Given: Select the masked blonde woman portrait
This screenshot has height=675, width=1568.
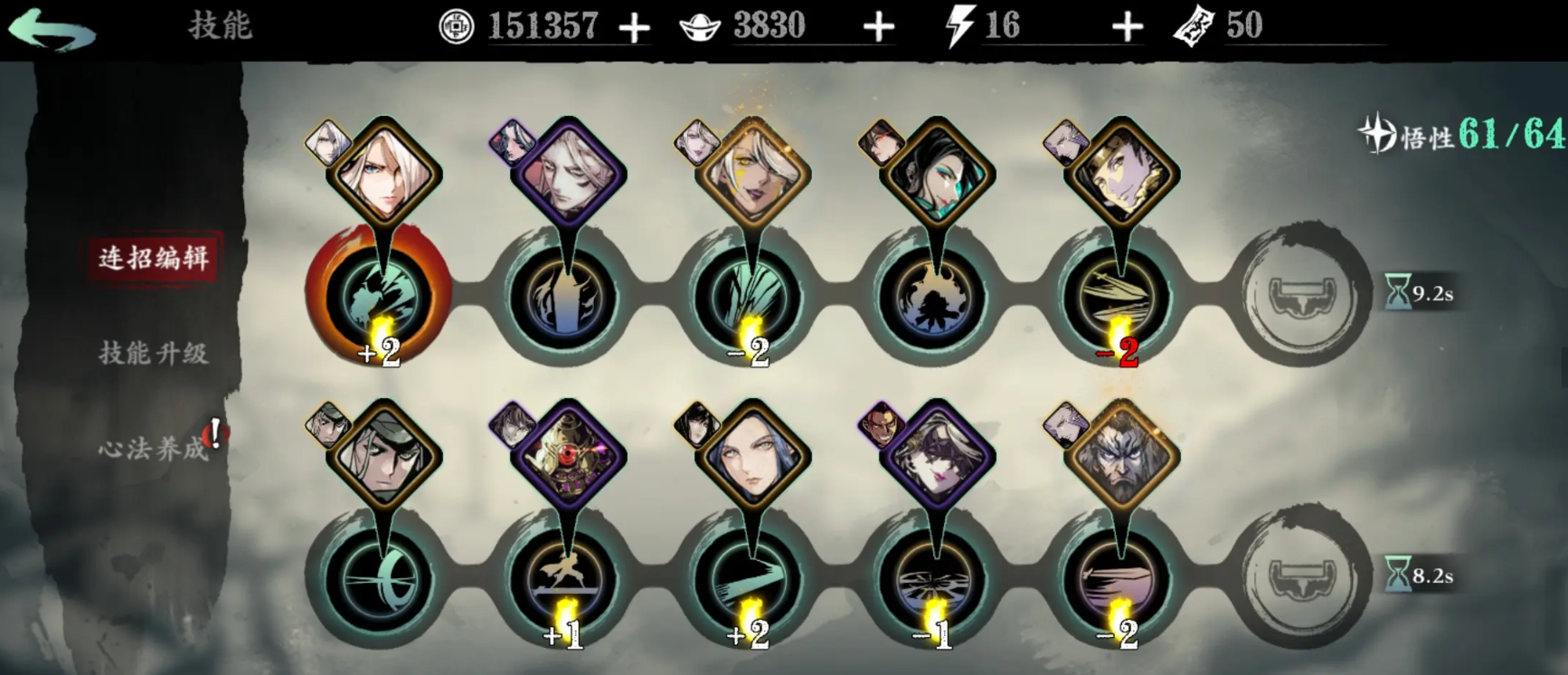Looking at the screenshot, I should tap(937, 457).
